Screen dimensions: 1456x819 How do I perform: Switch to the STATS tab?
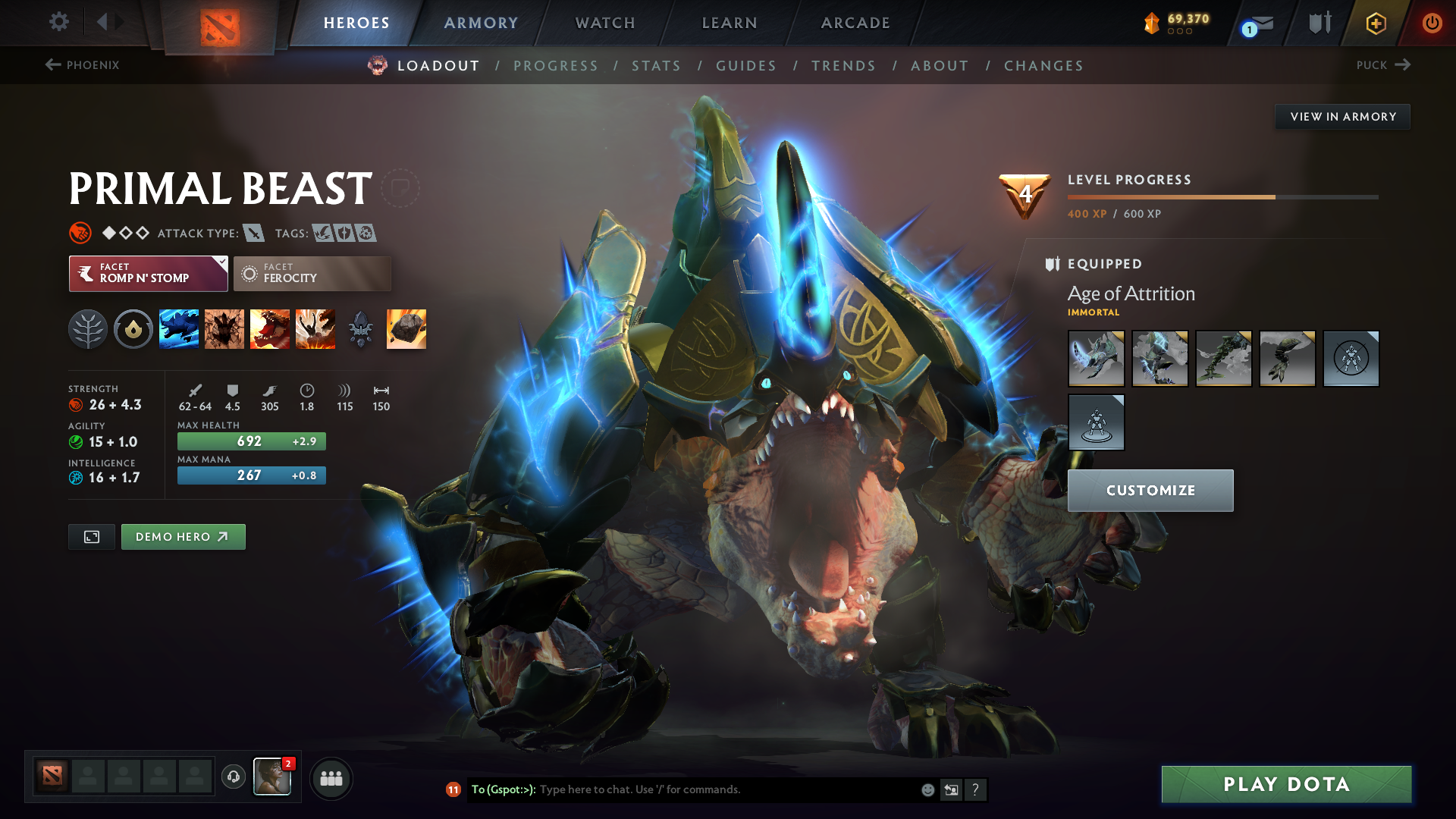tap(657, 66)
